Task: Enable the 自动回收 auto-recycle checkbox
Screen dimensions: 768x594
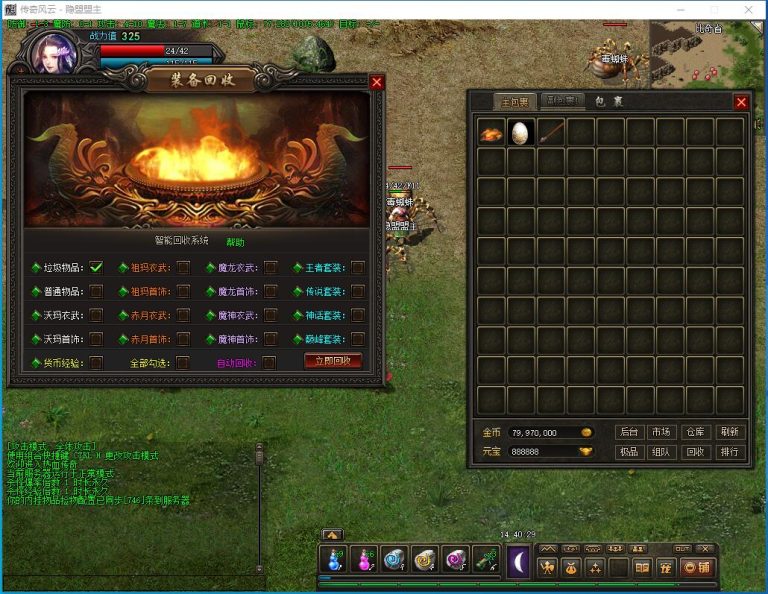Action: coord(269,362)
